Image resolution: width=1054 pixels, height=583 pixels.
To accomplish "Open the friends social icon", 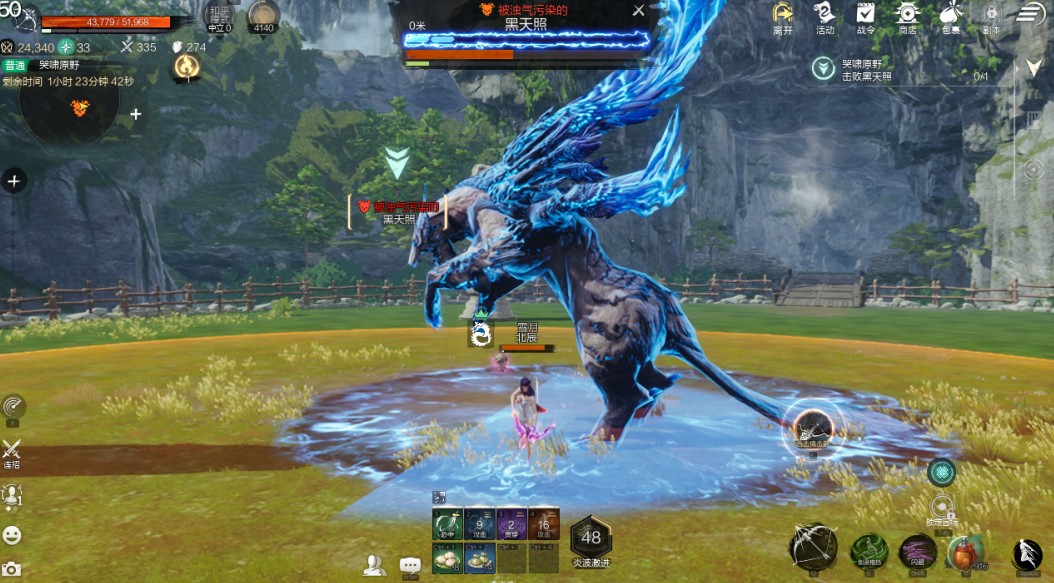I will click(374, 565).
